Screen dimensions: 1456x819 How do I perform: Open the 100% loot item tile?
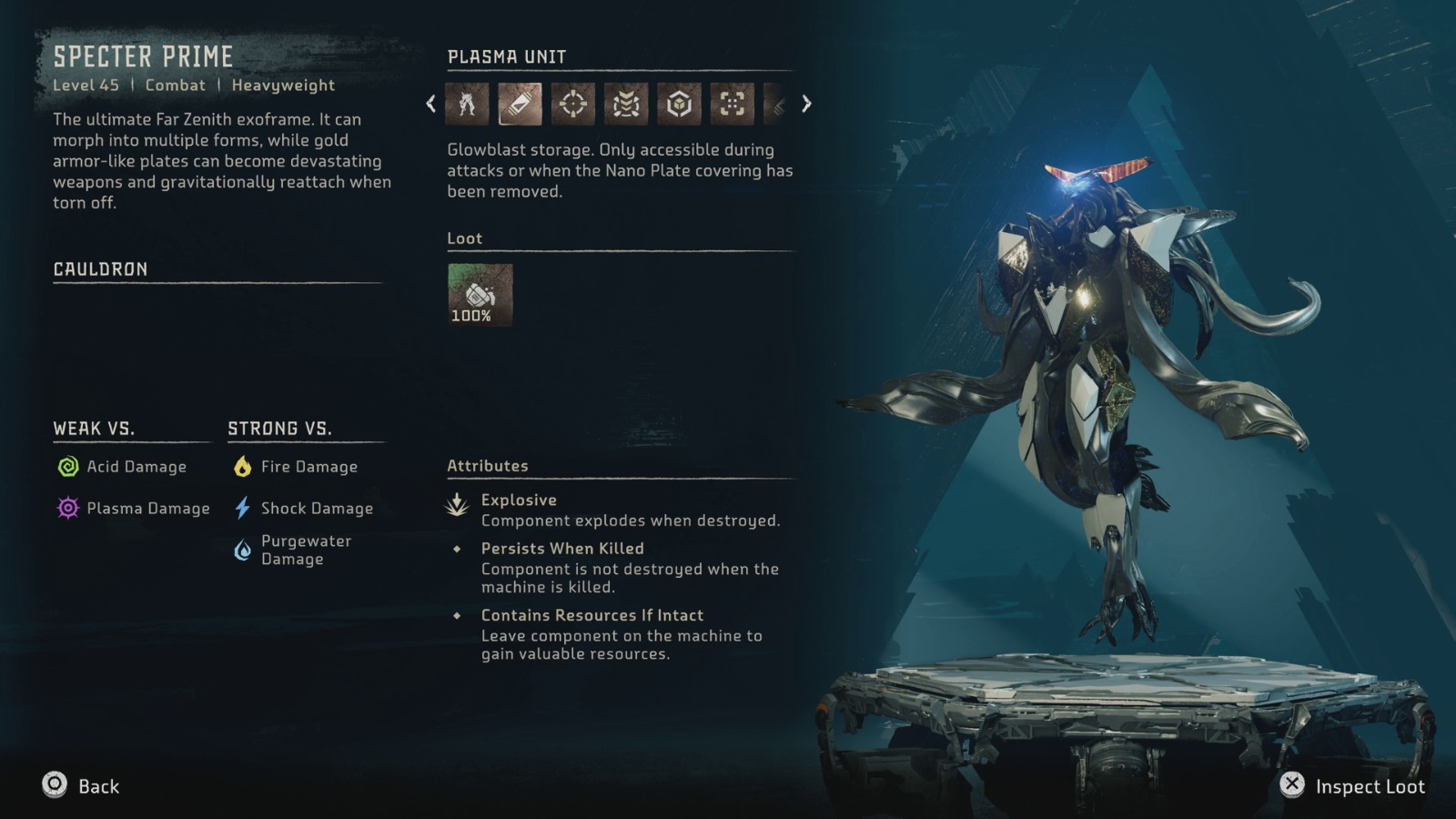click(480, 295)
